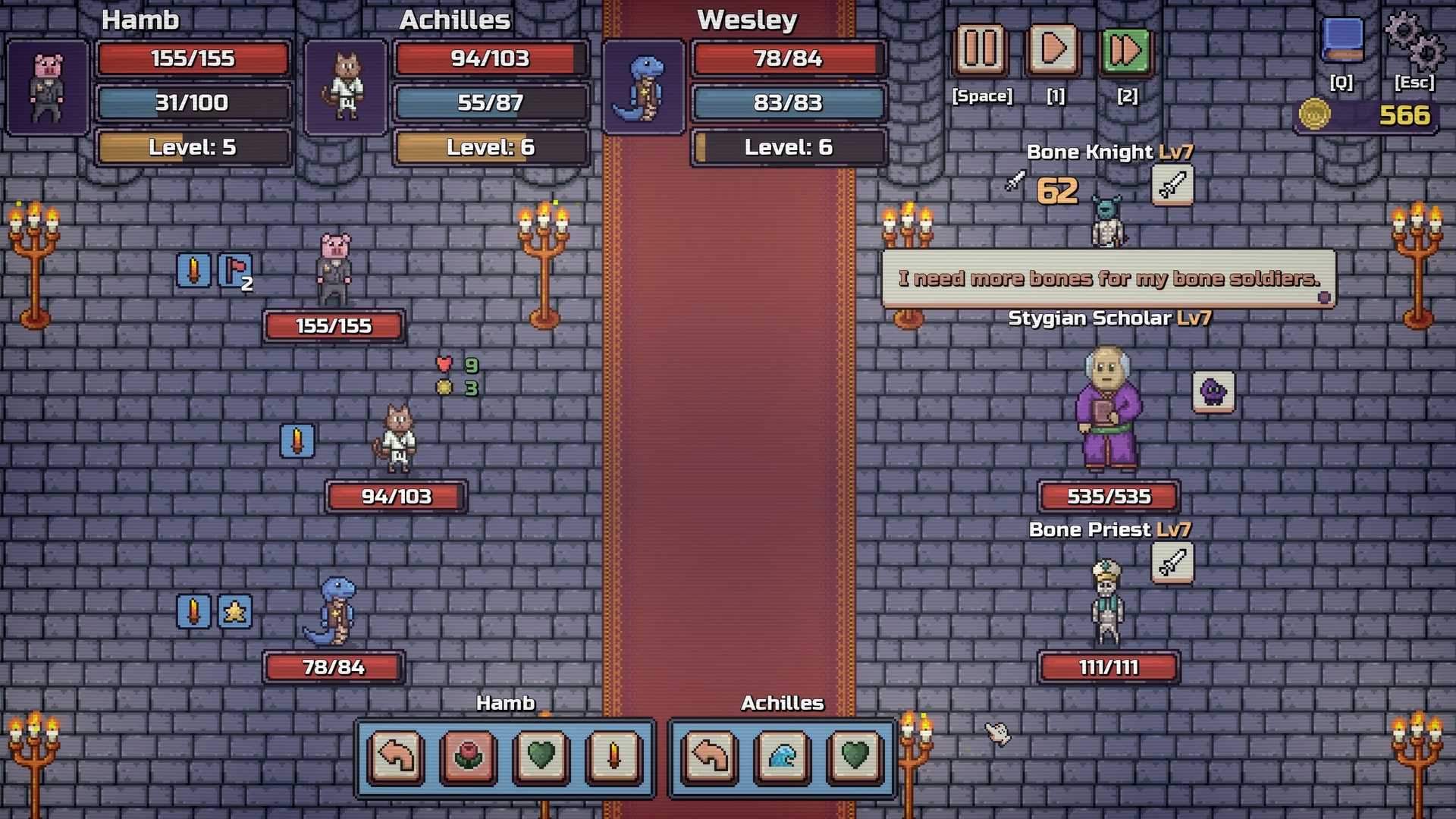Image resolution: width=1456 pixels, height=819 pixels.
Task: Inspect Stygian Scholar's purple creature icon
Action: 1213,392
